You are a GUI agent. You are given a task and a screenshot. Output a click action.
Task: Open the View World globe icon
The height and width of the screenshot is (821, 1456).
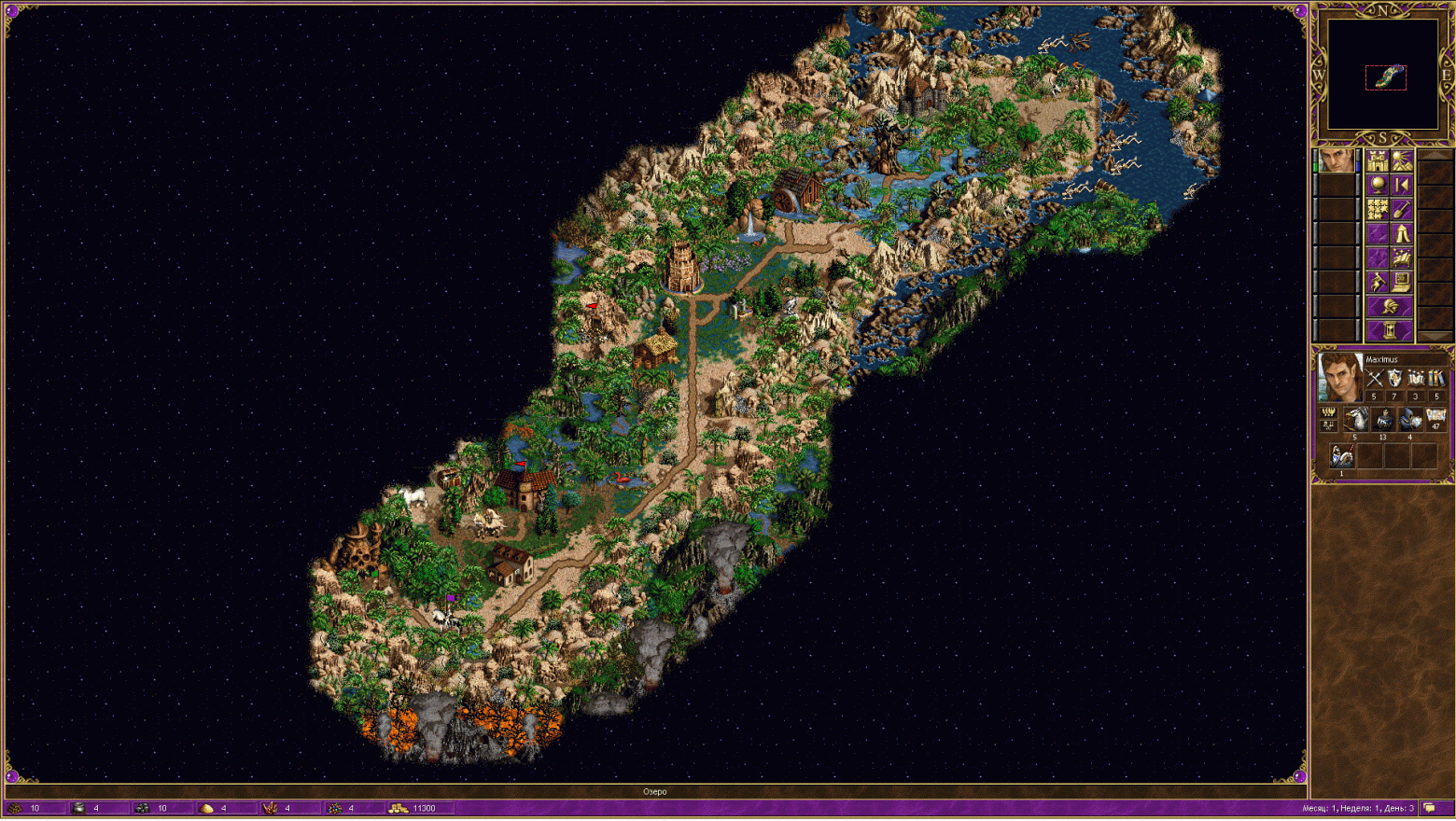(1377, 185)
